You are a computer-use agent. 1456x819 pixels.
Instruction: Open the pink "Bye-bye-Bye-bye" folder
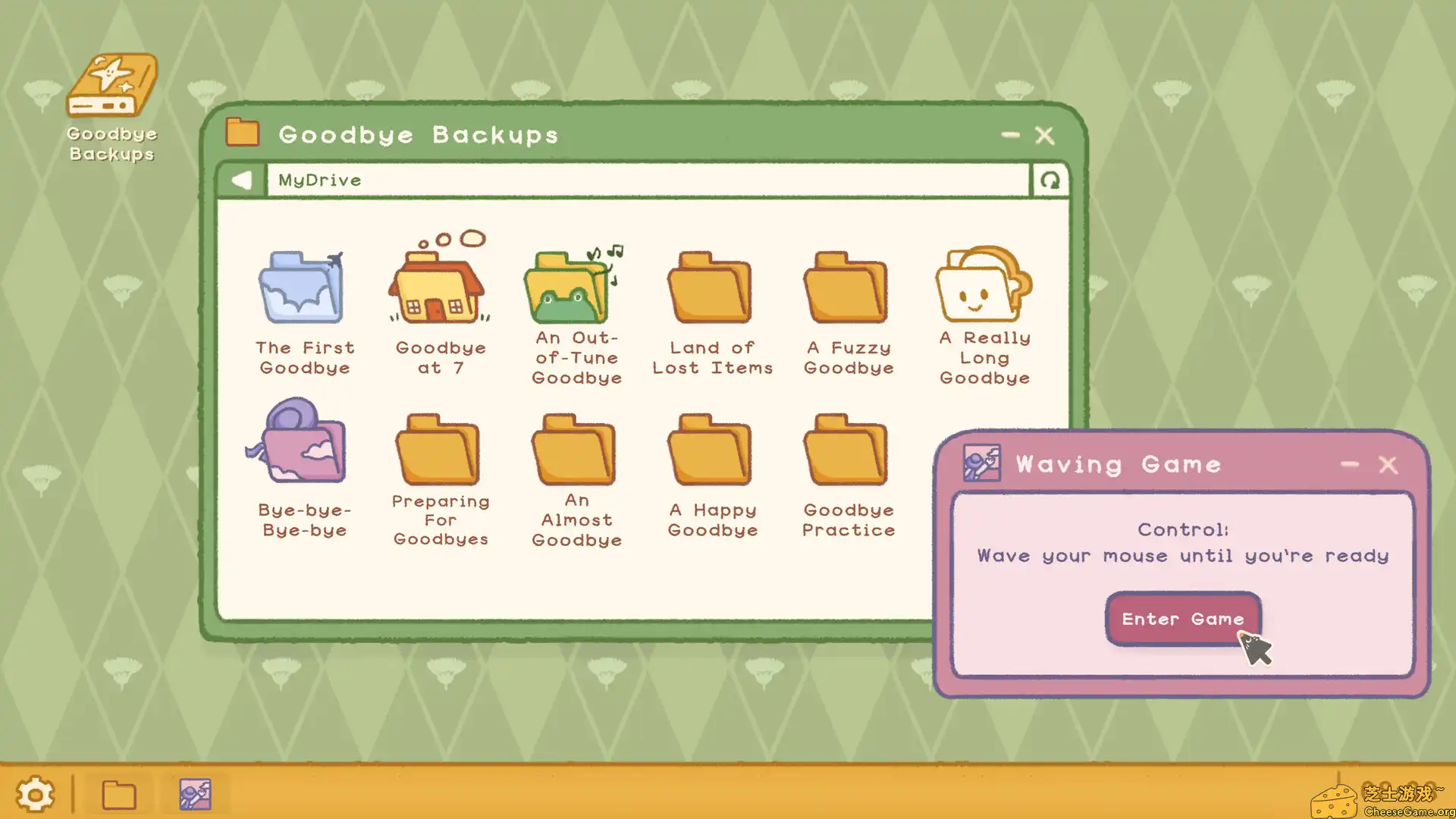[x=303, y=447]
